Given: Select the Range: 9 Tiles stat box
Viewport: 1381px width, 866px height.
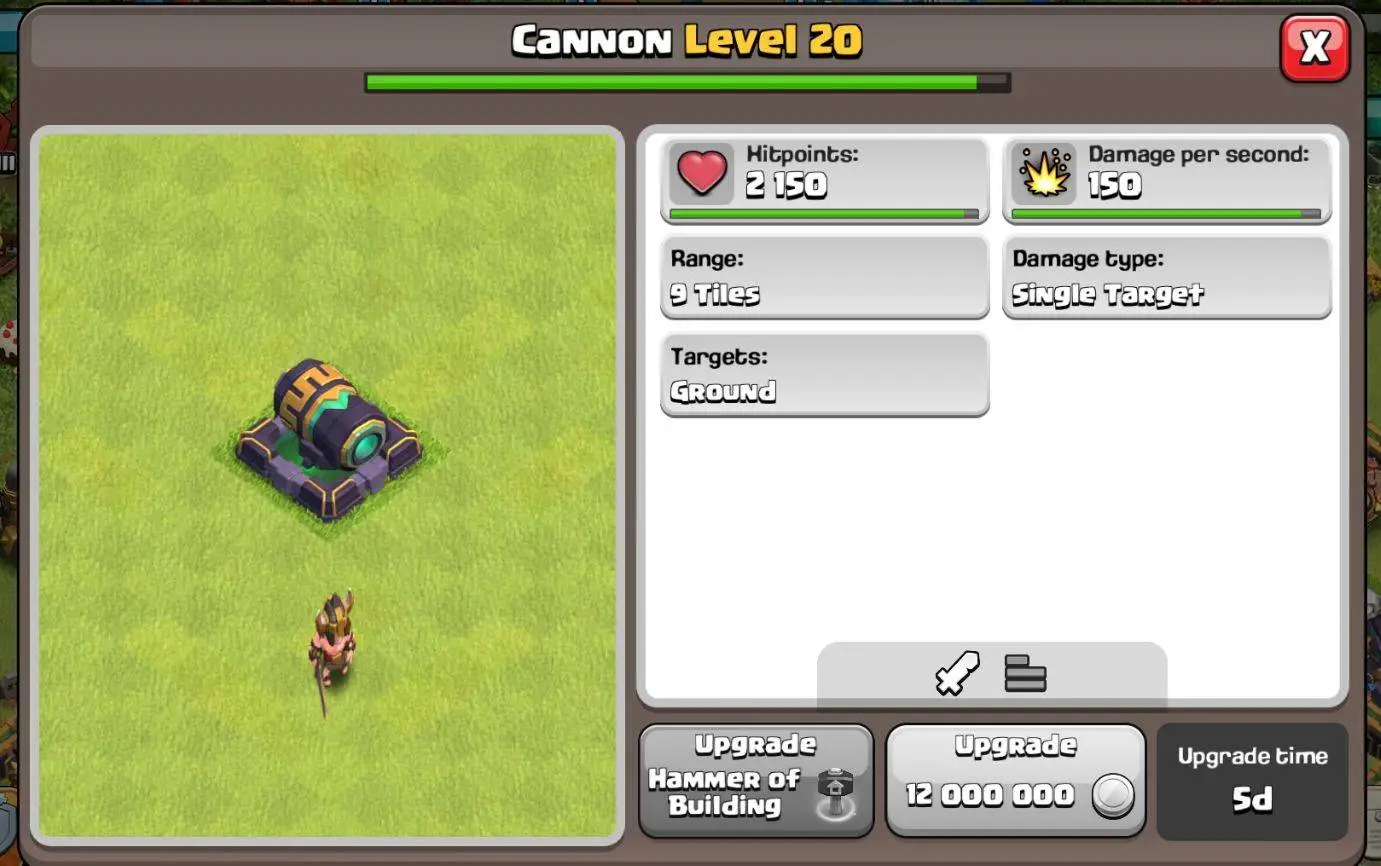Looking at the screenshot, I should (x=824, y=277).
